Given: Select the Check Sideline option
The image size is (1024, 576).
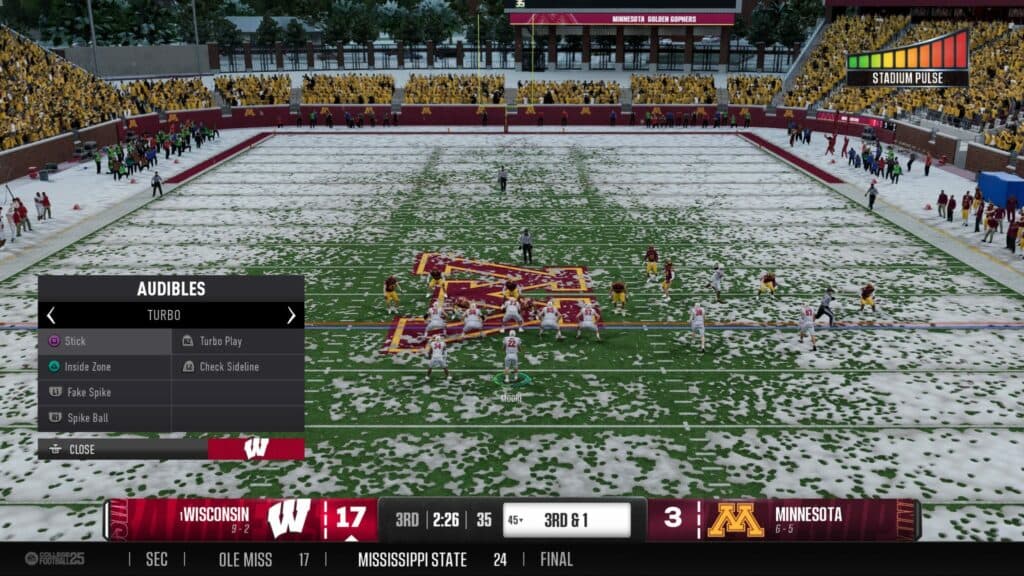Looking at the screenshot, I should point(237,367).
